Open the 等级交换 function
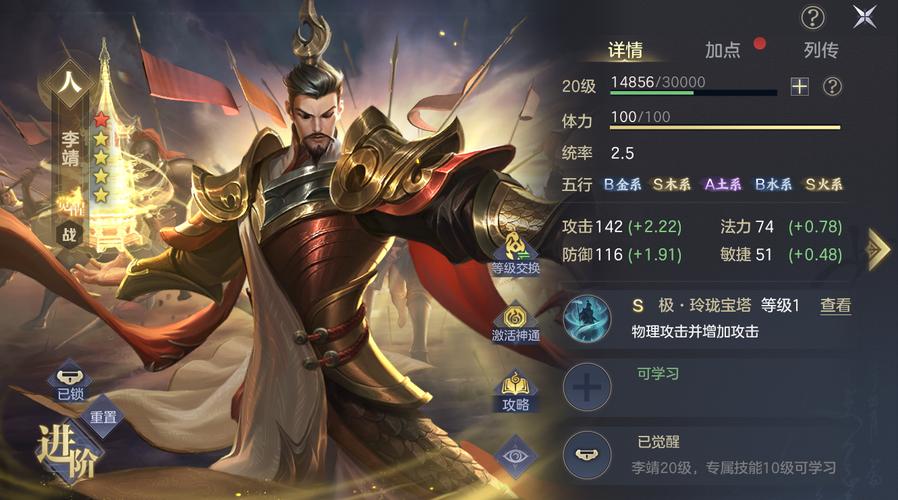The image size is (898, 500). click(x=515, y=250)
